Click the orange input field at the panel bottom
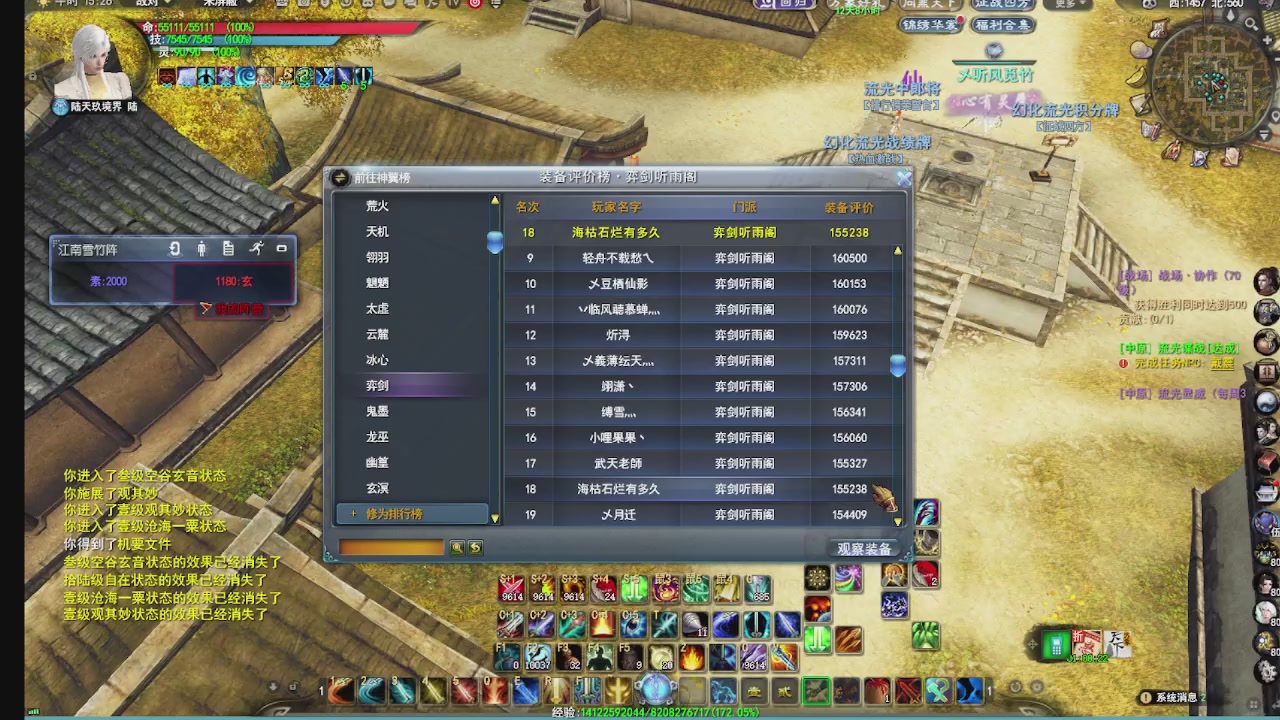The height and width of the screenshot is (720, 1280). click(x=390, y=546)
